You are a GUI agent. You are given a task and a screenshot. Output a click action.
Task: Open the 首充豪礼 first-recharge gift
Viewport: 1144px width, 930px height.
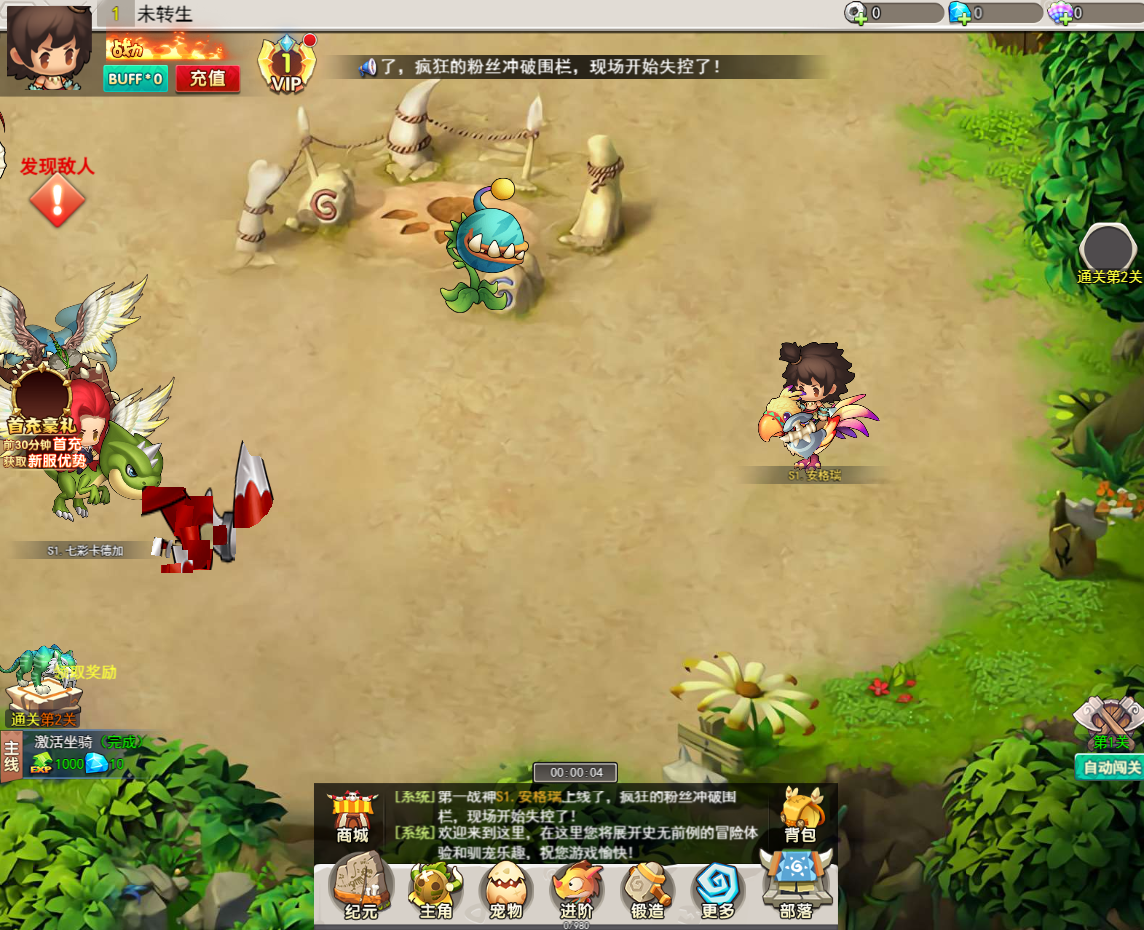[42, 405]
